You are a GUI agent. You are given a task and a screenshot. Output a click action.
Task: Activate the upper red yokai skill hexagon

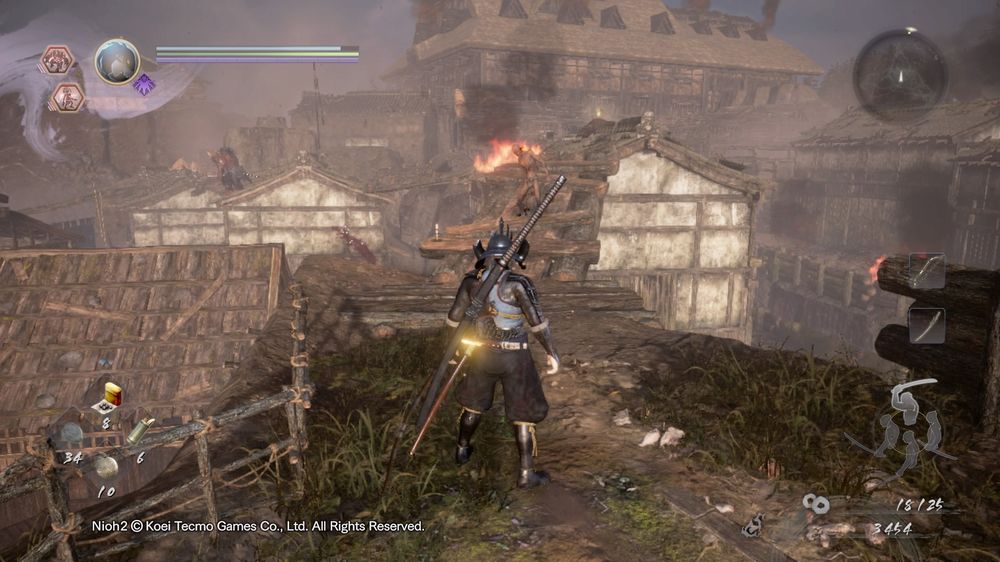(x=56, y=60)
